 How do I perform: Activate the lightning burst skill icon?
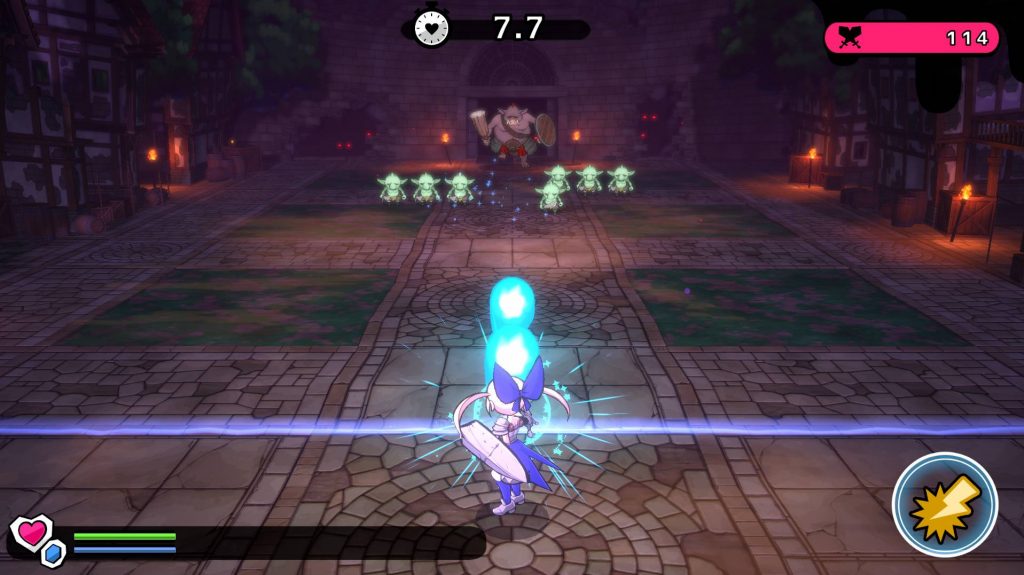(x=944, y=504)
